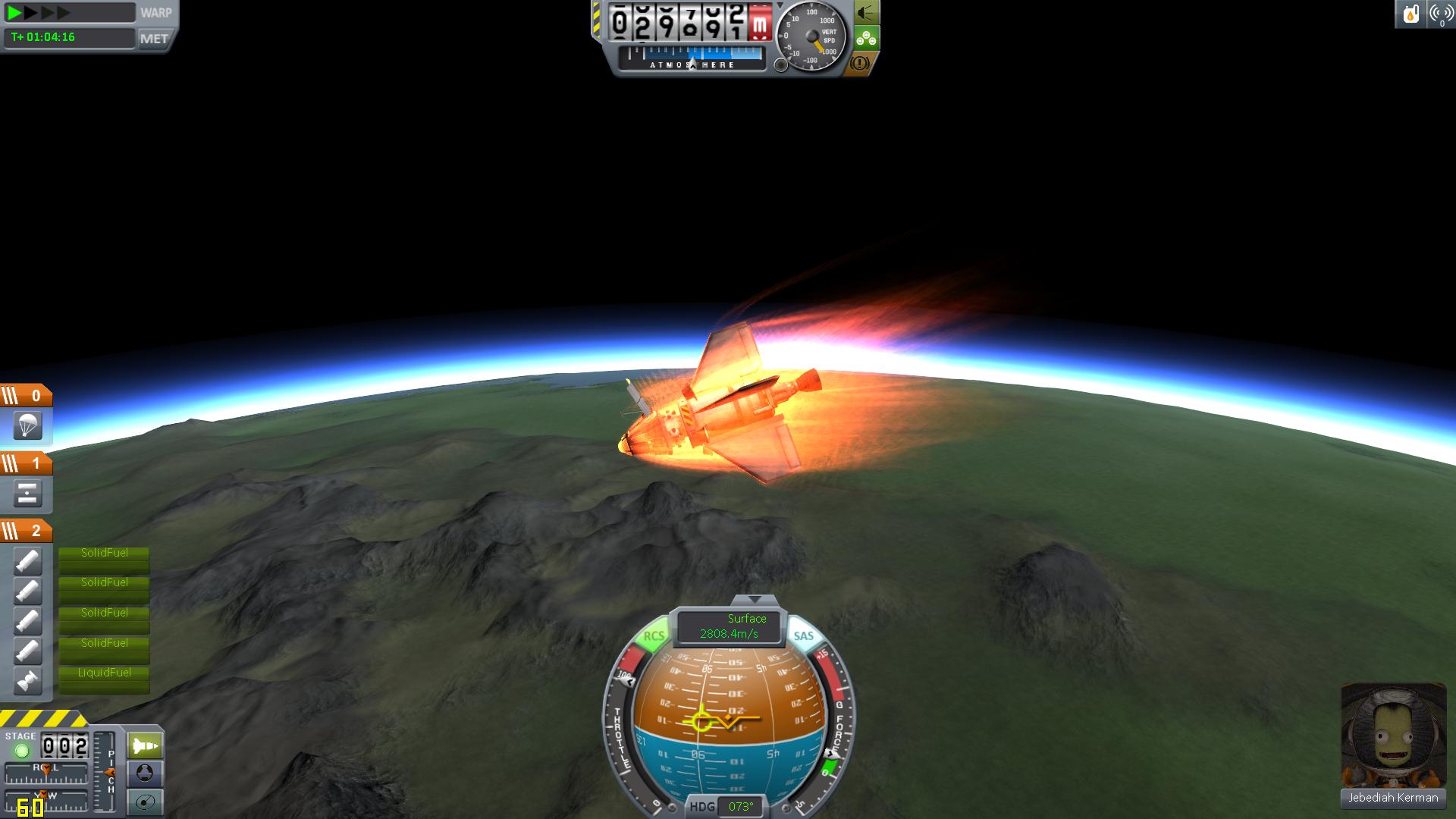
Task: Open the fuel resources panel icon
Action: [x=1410, y=14]
